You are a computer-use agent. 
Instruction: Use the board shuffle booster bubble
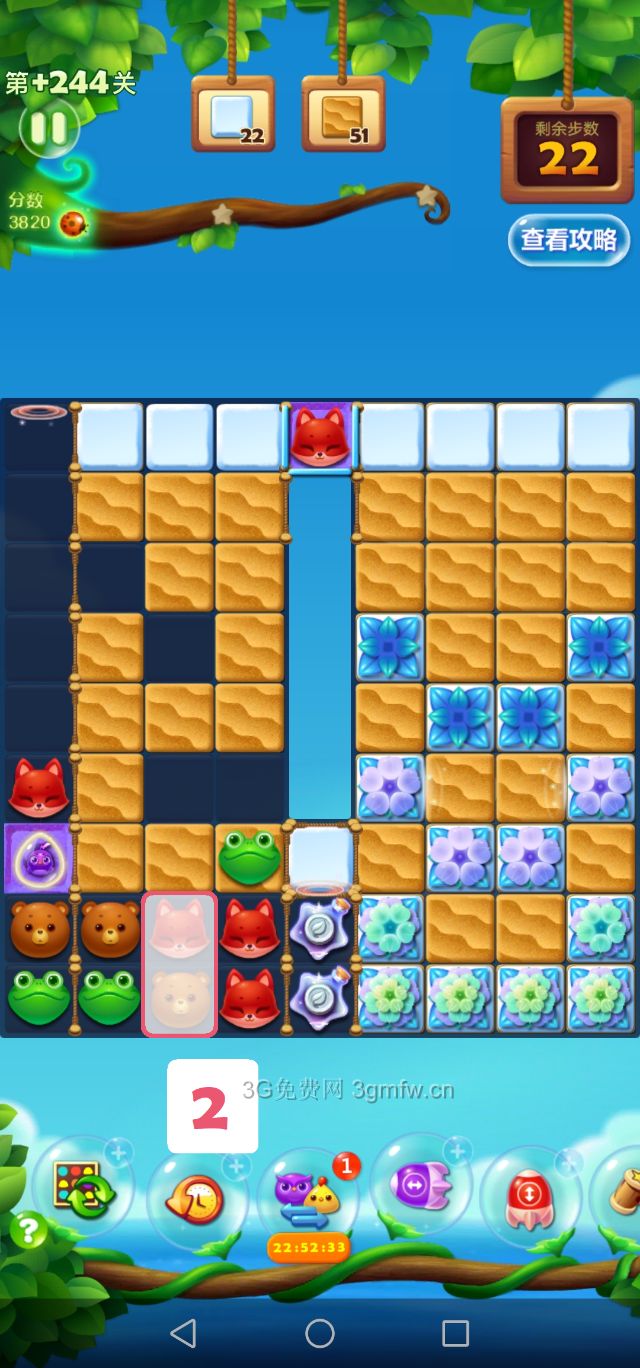click(x=82, y=1188)
